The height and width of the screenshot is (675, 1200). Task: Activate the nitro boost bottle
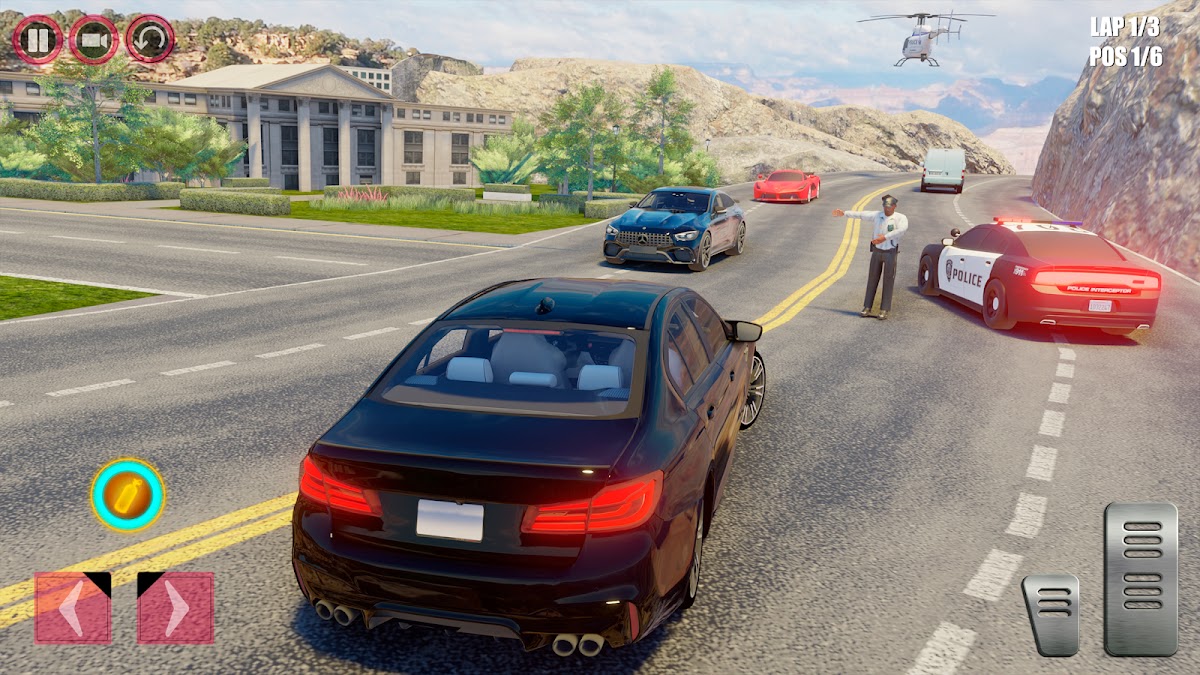[128, 495]
